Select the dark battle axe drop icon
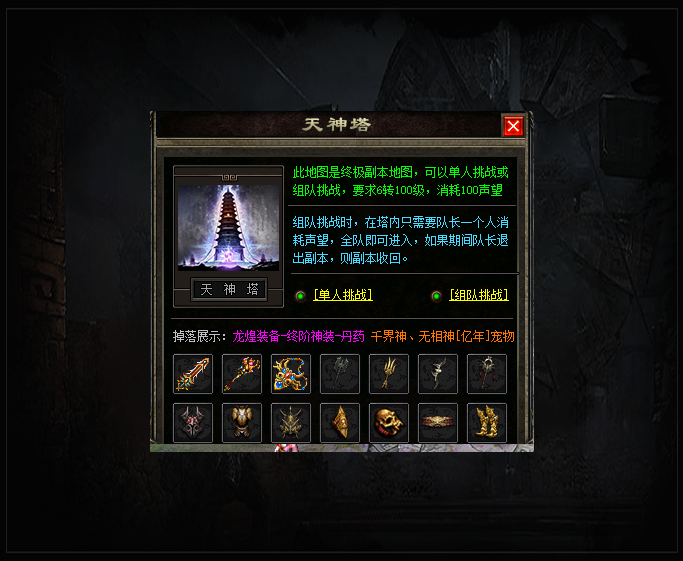Image resolution: width=683 pixels, height=561 pixels. (x=340, y=374)
